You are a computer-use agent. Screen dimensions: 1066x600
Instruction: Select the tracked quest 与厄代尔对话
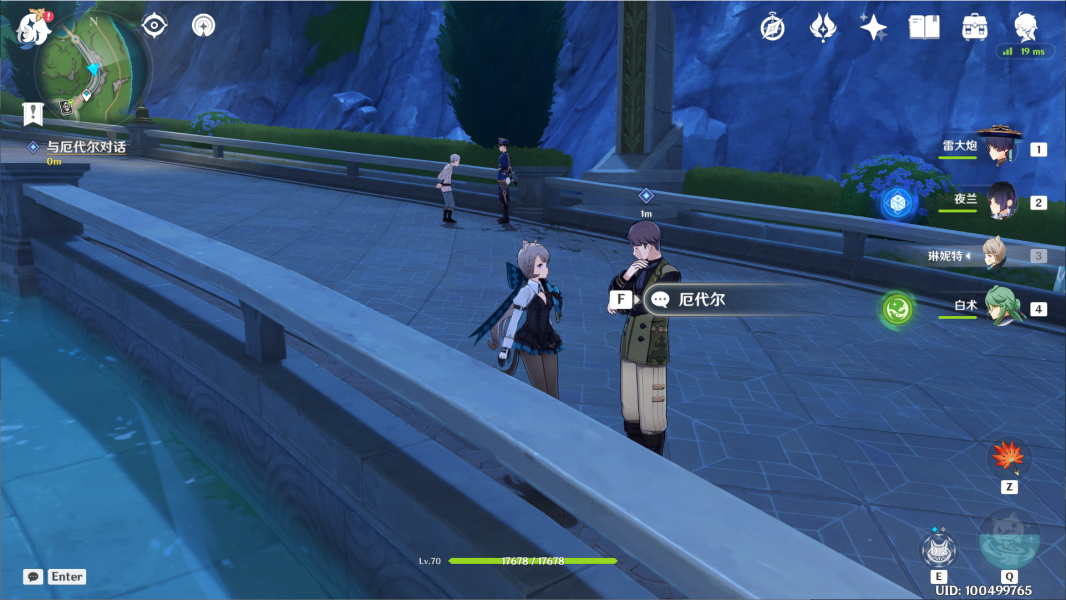point(86,147)
